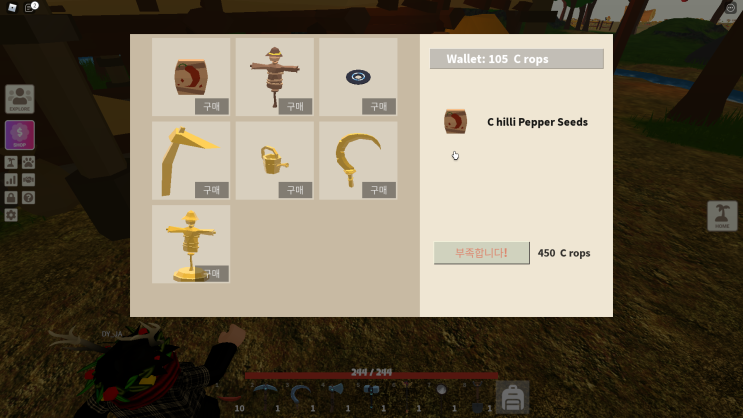The height and width of the screenshot is (418, 743).
Task: Buy the chilli pepper seeds barrel
Action: [212, 106]
